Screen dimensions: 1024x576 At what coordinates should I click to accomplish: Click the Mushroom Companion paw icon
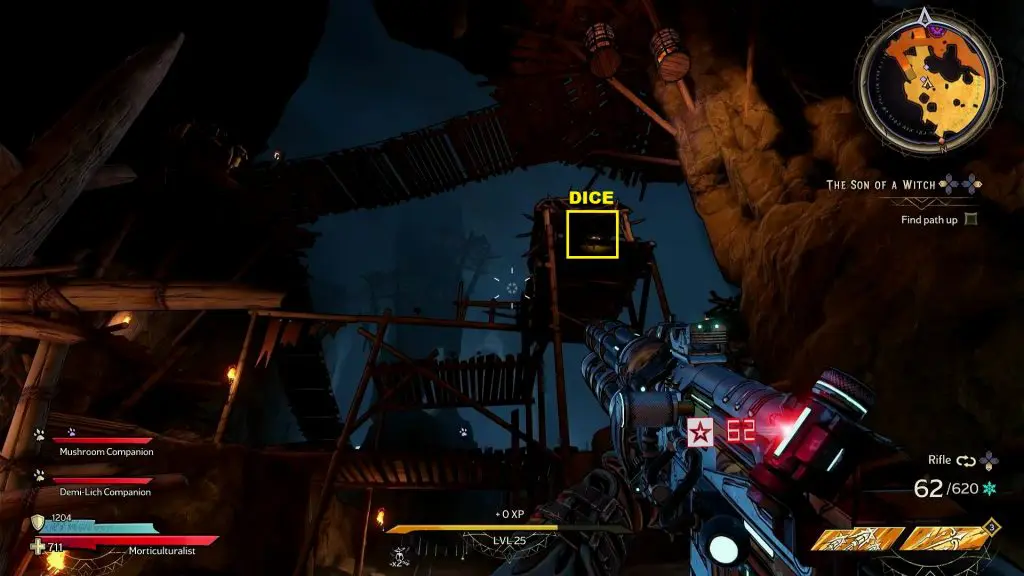pyautogui.click(x=39, y=436)
